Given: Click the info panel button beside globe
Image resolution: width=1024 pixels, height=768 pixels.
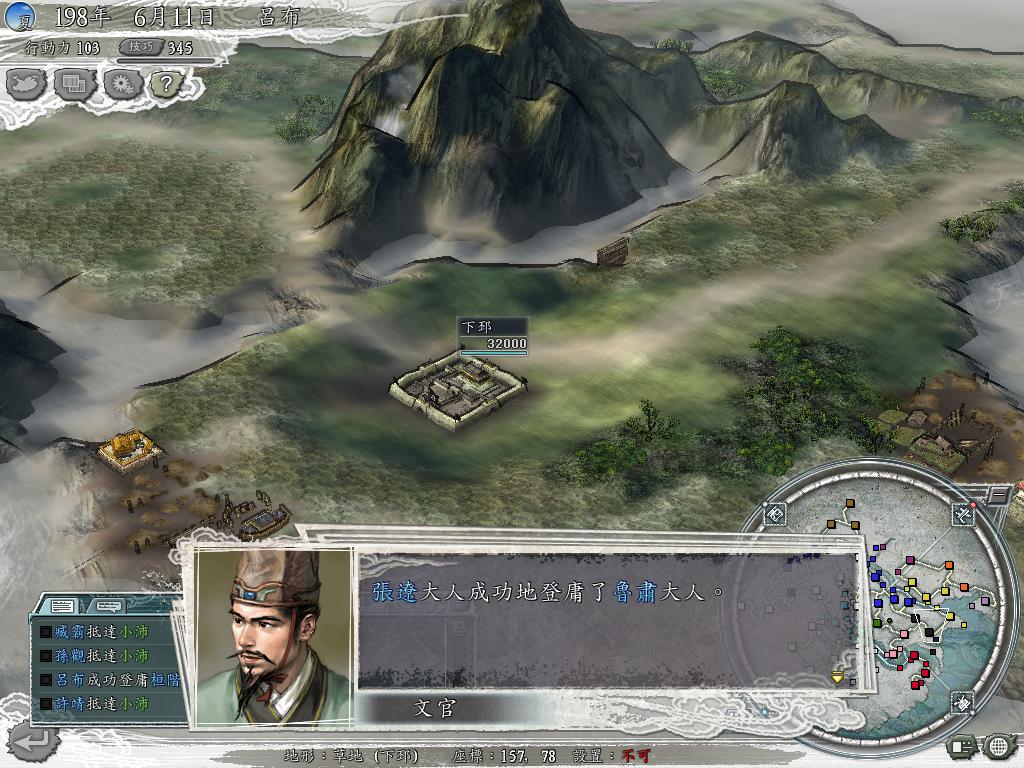Looking at the screenshot, I should tap(964, 745).
